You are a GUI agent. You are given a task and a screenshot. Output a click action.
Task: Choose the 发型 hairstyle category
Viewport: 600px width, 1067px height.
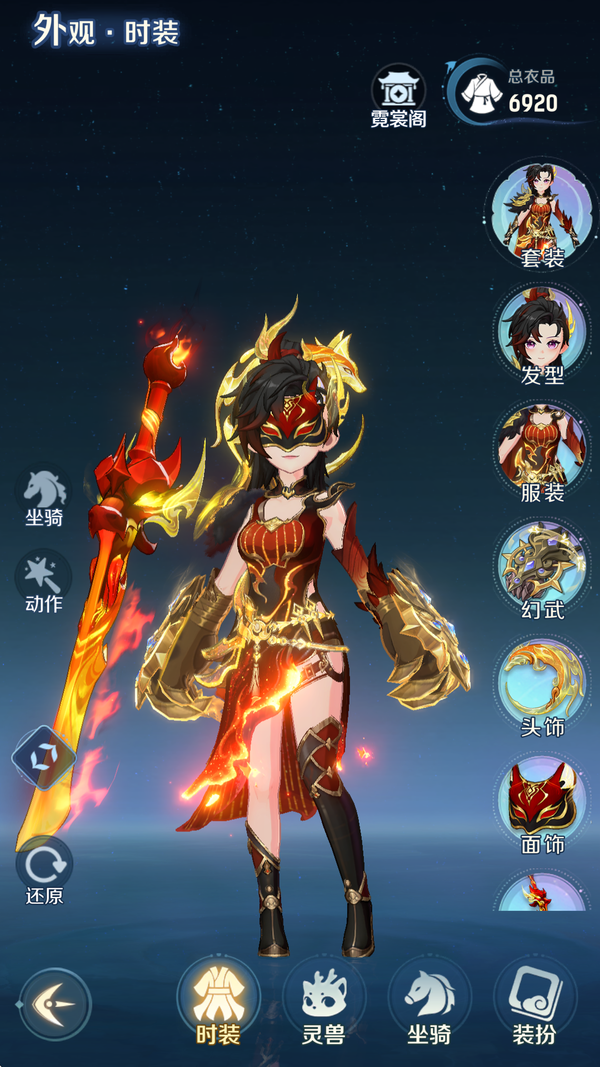[x=542, y=333]
